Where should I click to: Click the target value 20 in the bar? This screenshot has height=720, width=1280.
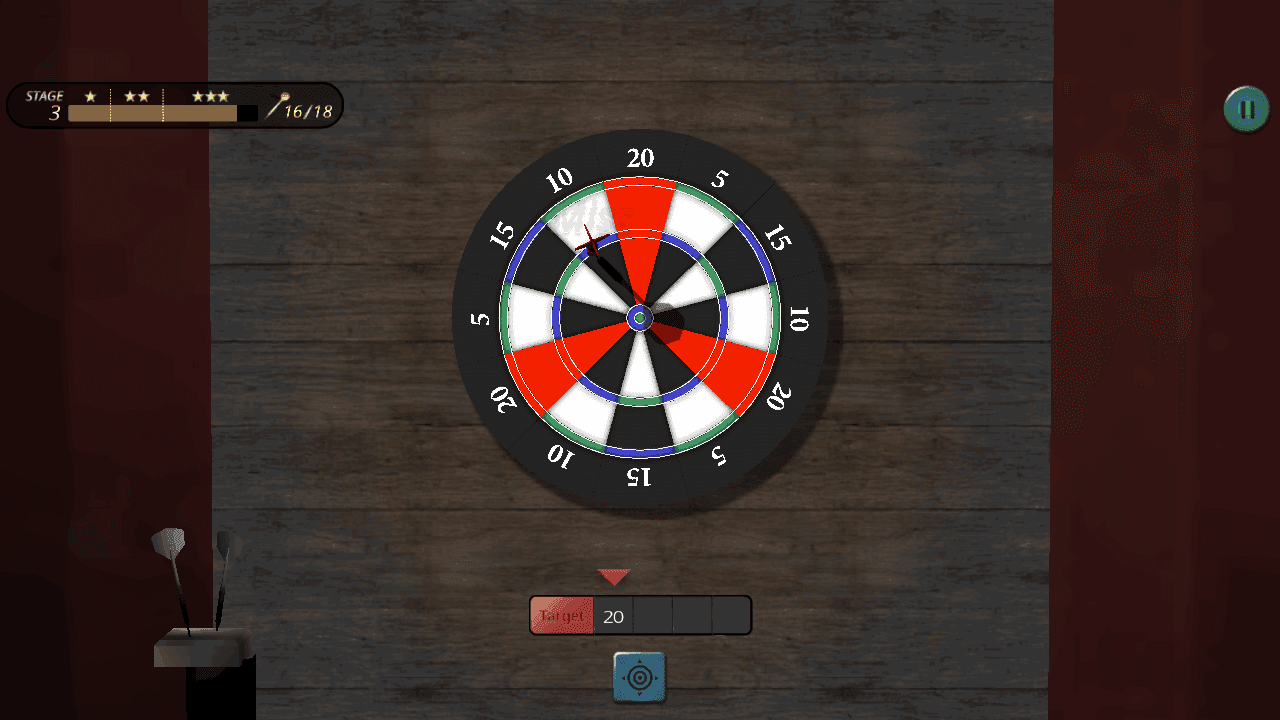613,615
